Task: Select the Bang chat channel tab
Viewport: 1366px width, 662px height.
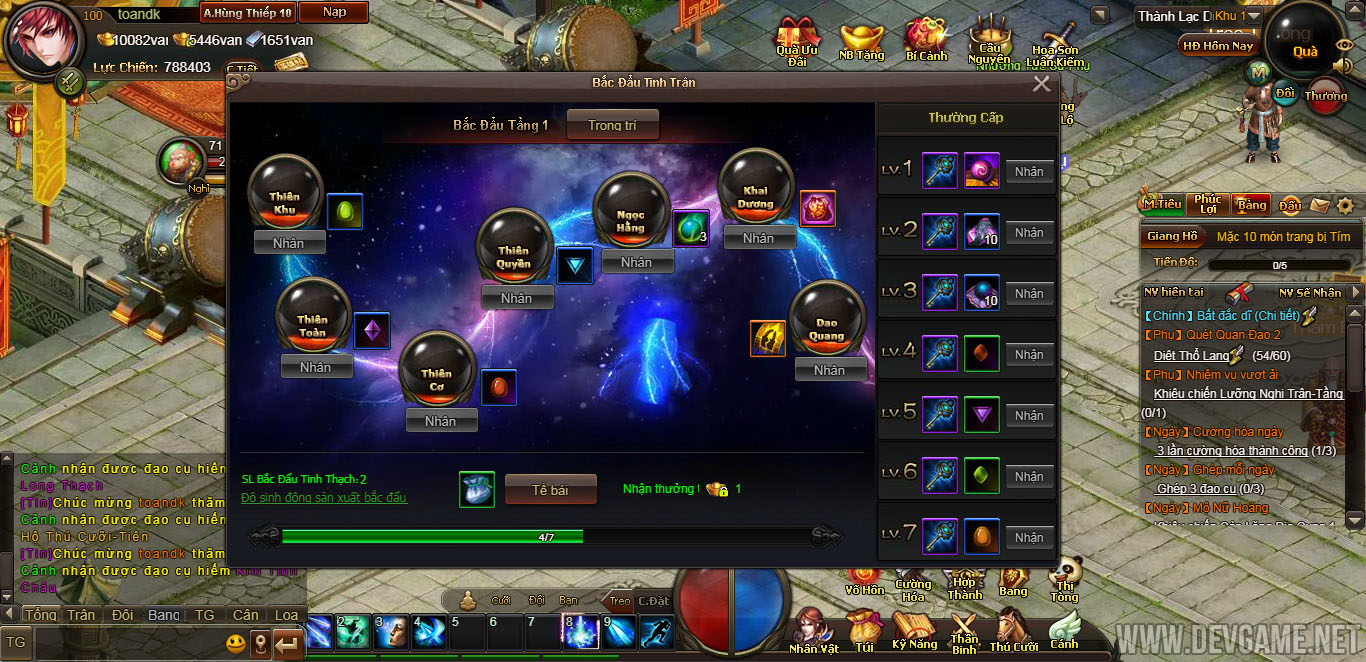Action: point(164,615)
